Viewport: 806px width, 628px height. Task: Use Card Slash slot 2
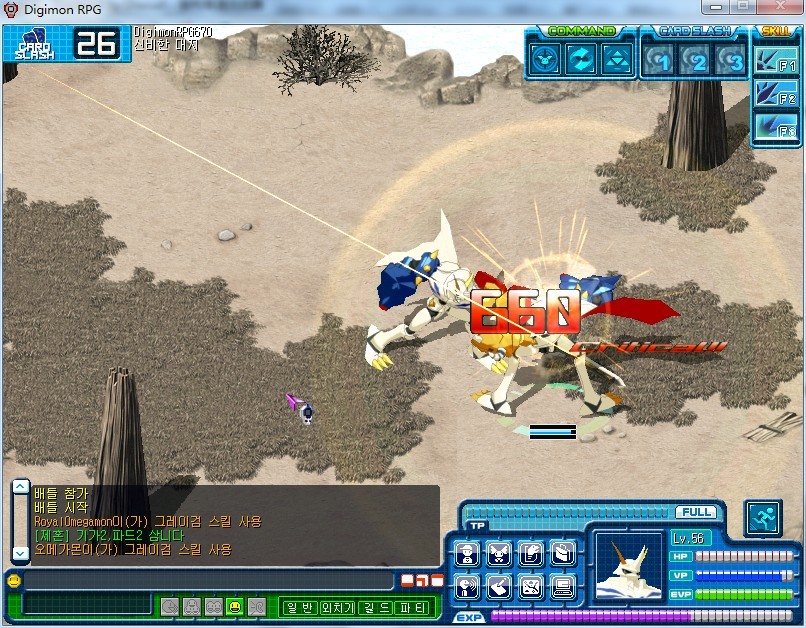pos(699,60)
